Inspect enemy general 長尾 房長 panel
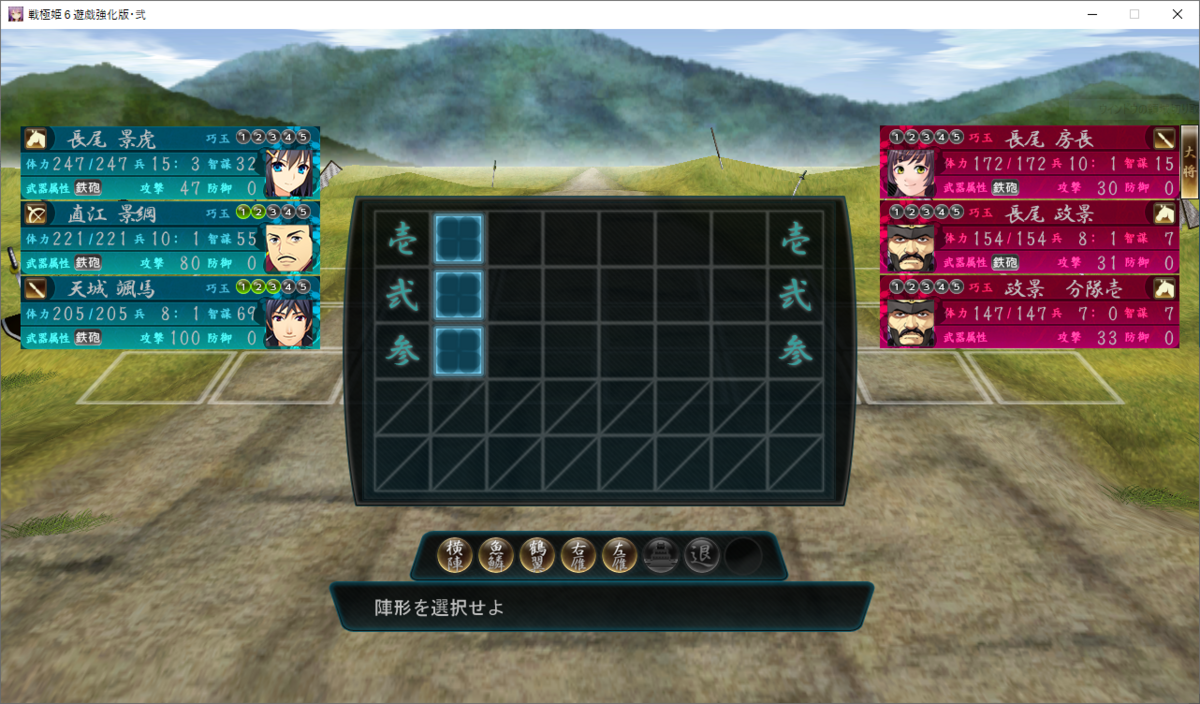 [1030, 162]
